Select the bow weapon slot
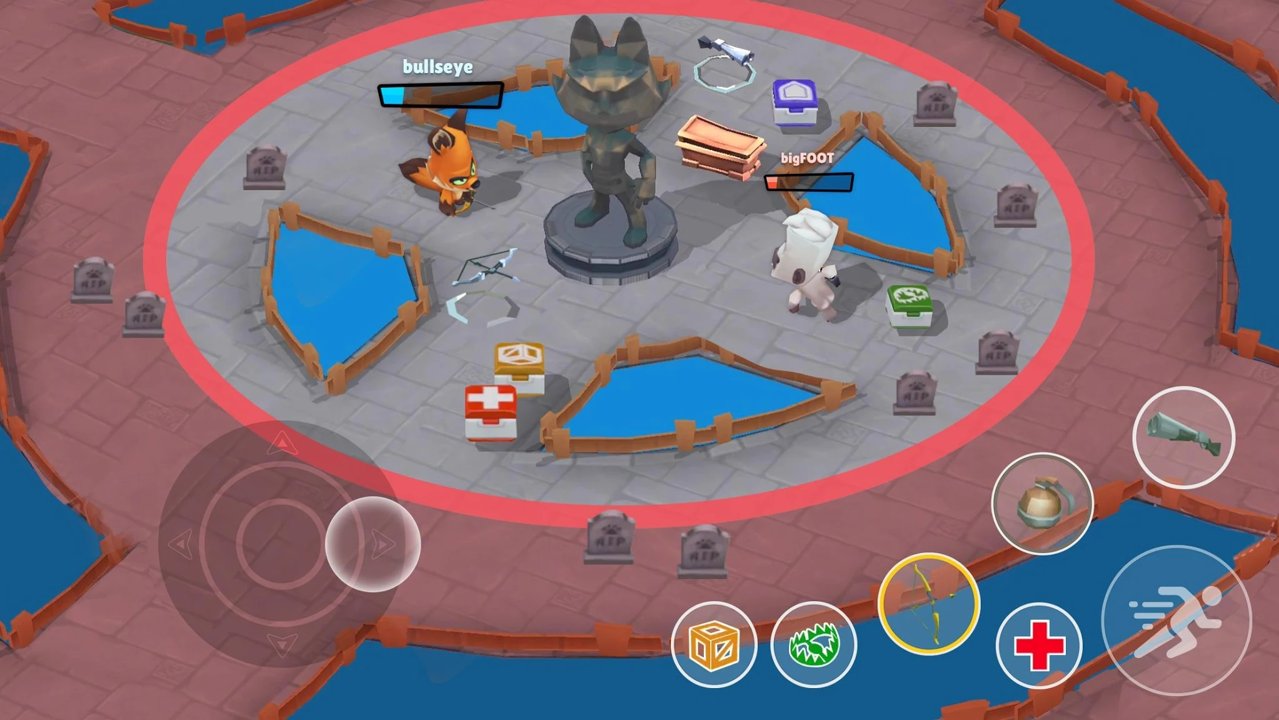This screenshot has width=1279, height=720. click(928, 603)
